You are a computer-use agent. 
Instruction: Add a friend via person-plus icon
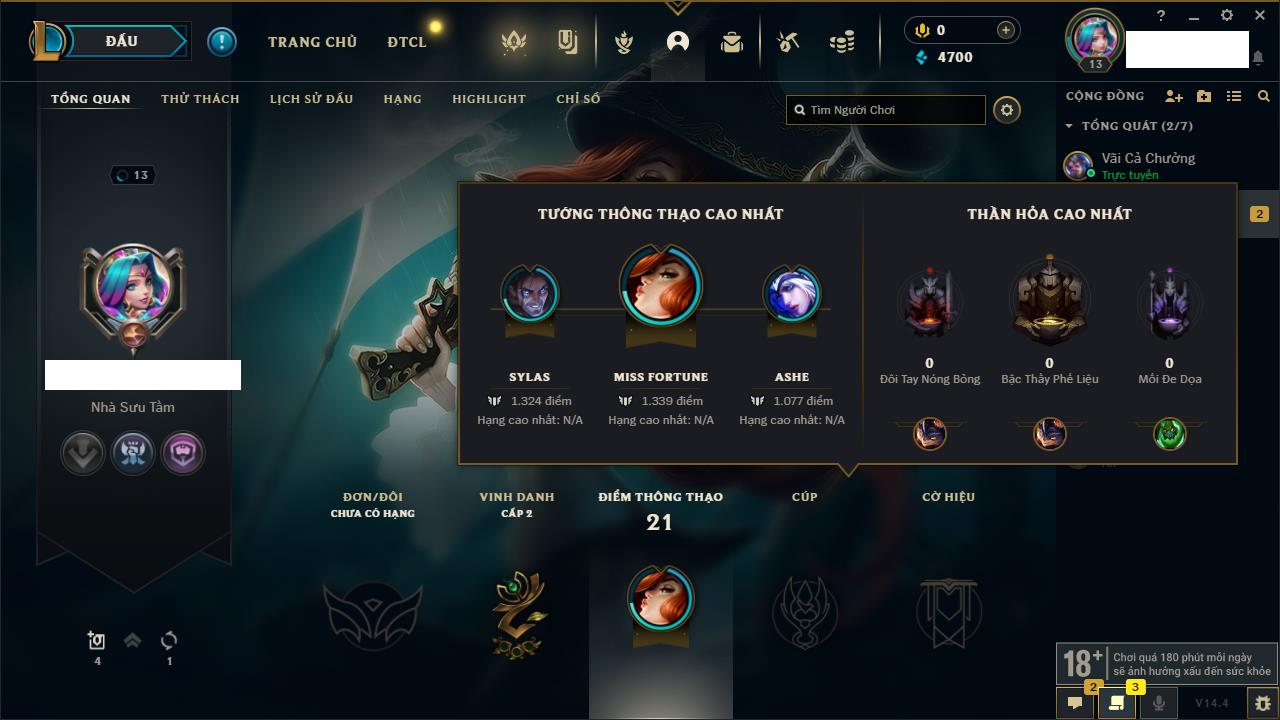tap(1174, 96)
